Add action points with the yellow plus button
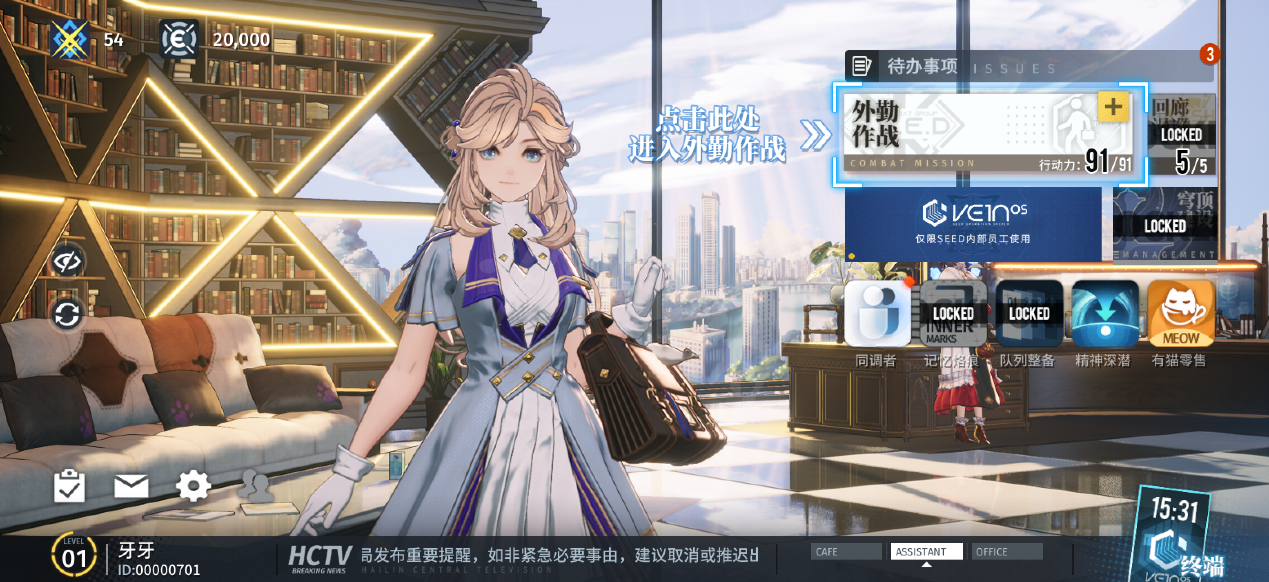1269x582 pixels. click(1112, 106)
